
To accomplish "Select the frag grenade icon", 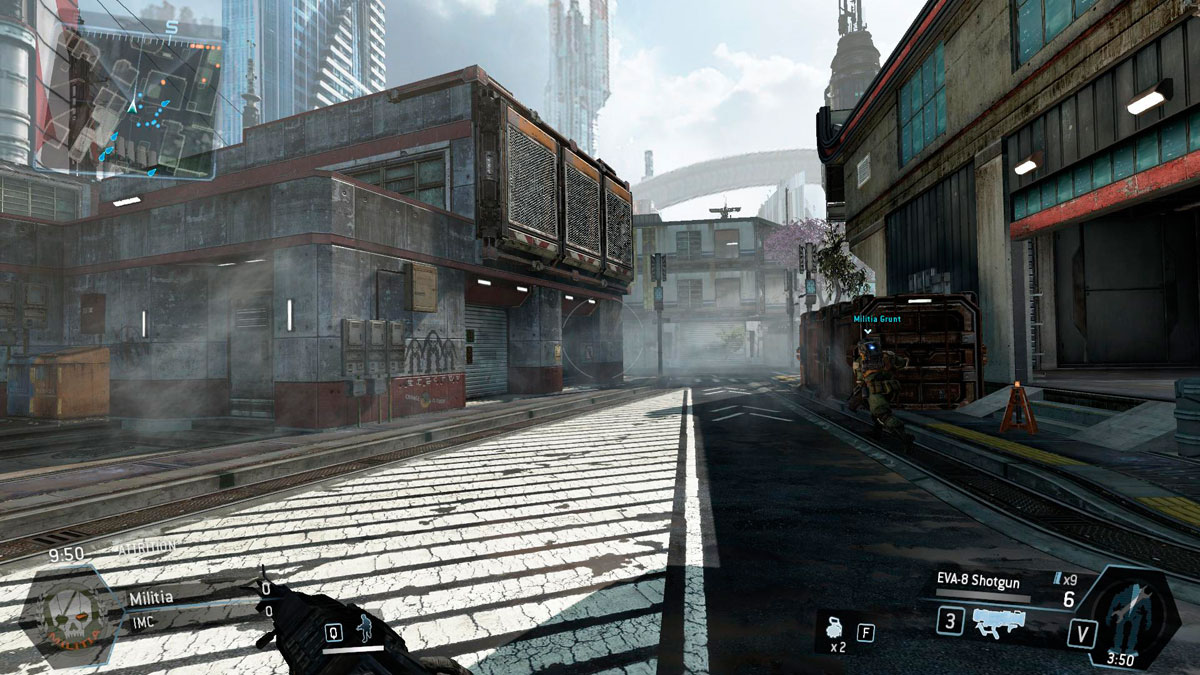I will pos(837,630).
